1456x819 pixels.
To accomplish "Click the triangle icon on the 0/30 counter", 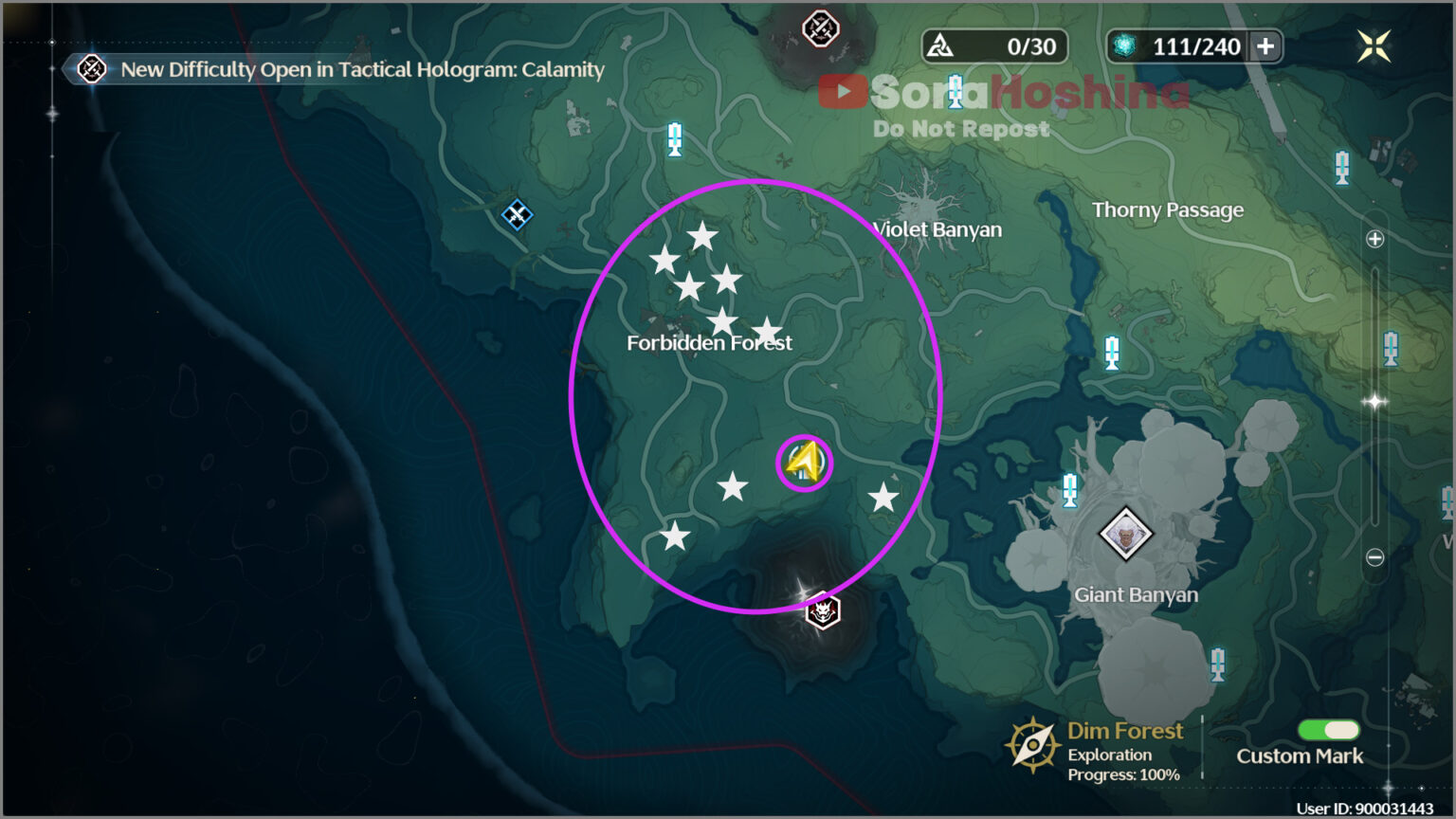I will (x=941, y=45).
